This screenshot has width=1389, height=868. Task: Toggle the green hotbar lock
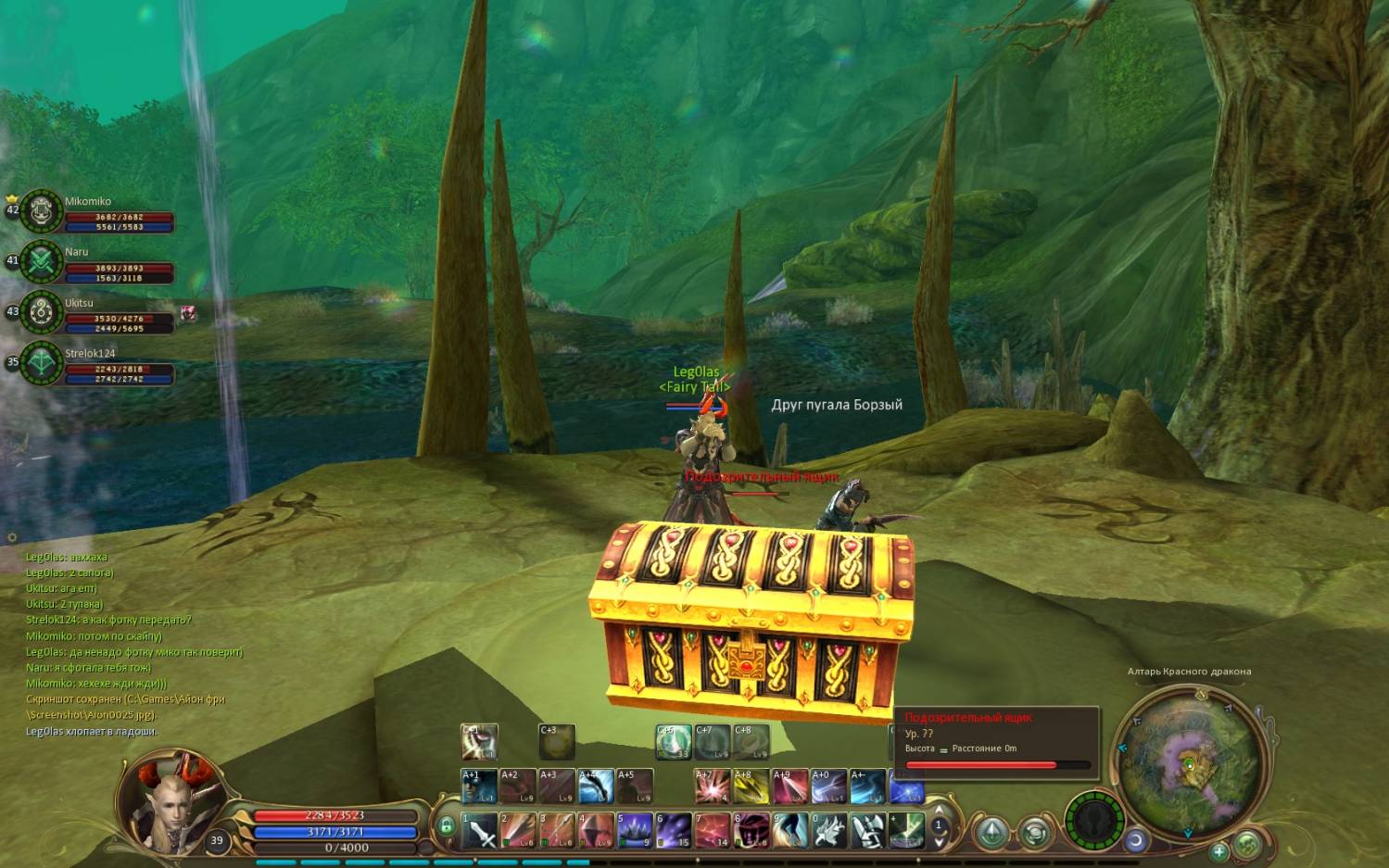[447, 824]
